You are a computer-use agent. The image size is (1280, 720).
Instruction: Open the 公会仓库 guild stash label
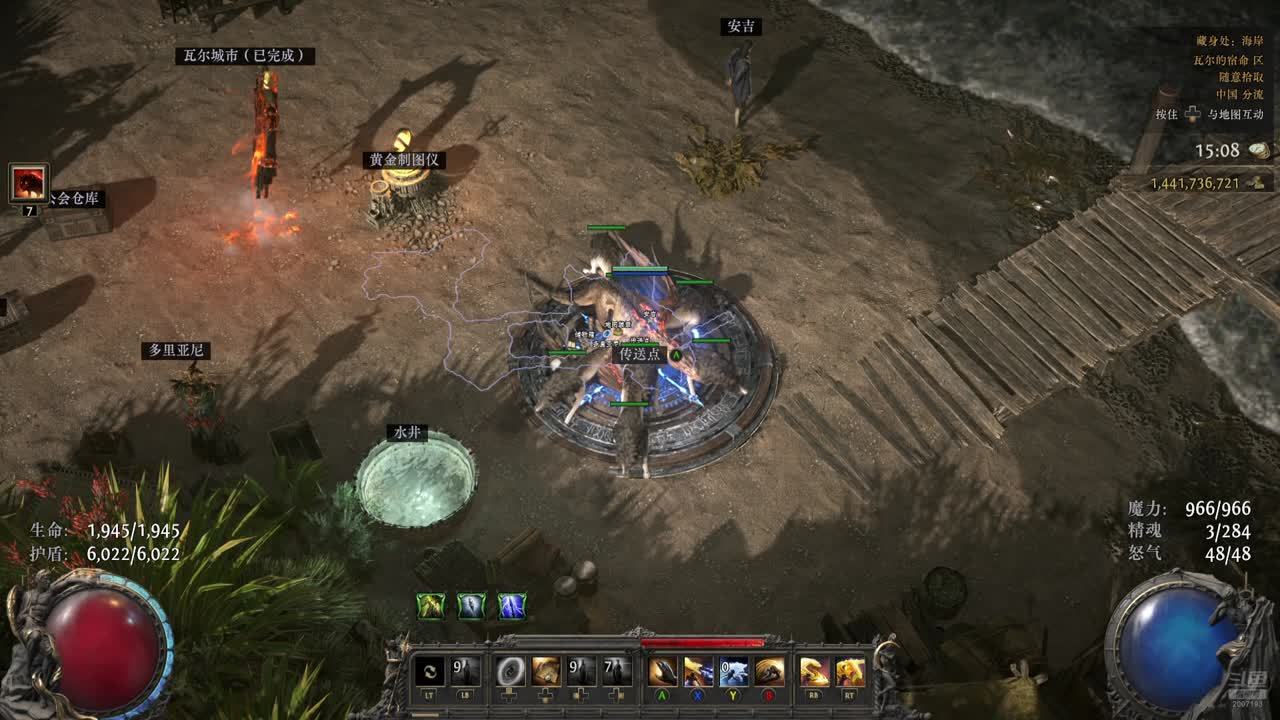pyautogui.click(x=75, y=199)
